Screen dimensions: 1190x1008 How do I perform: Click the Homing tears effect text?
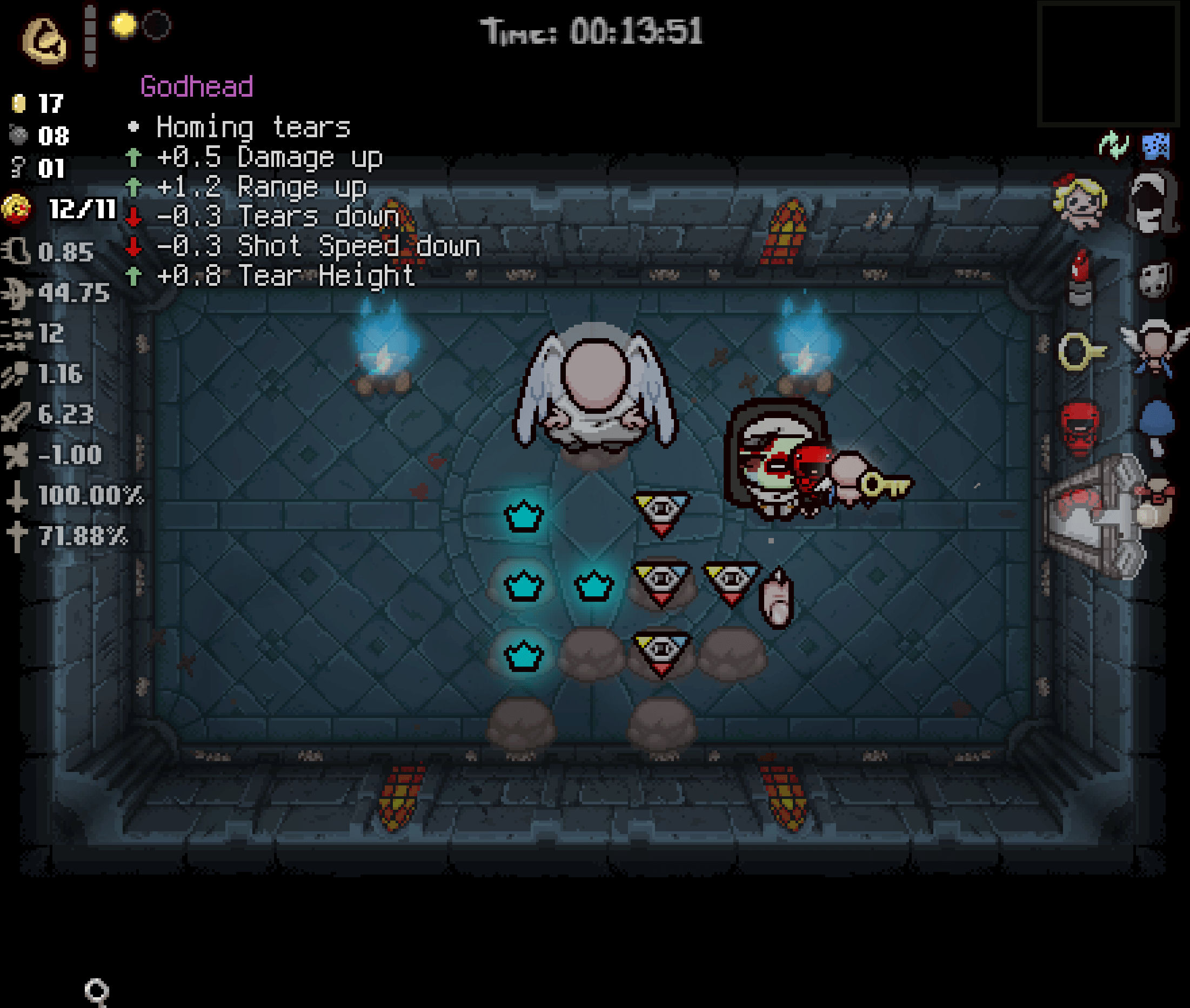pyautogui.click(x=251, y=127)
